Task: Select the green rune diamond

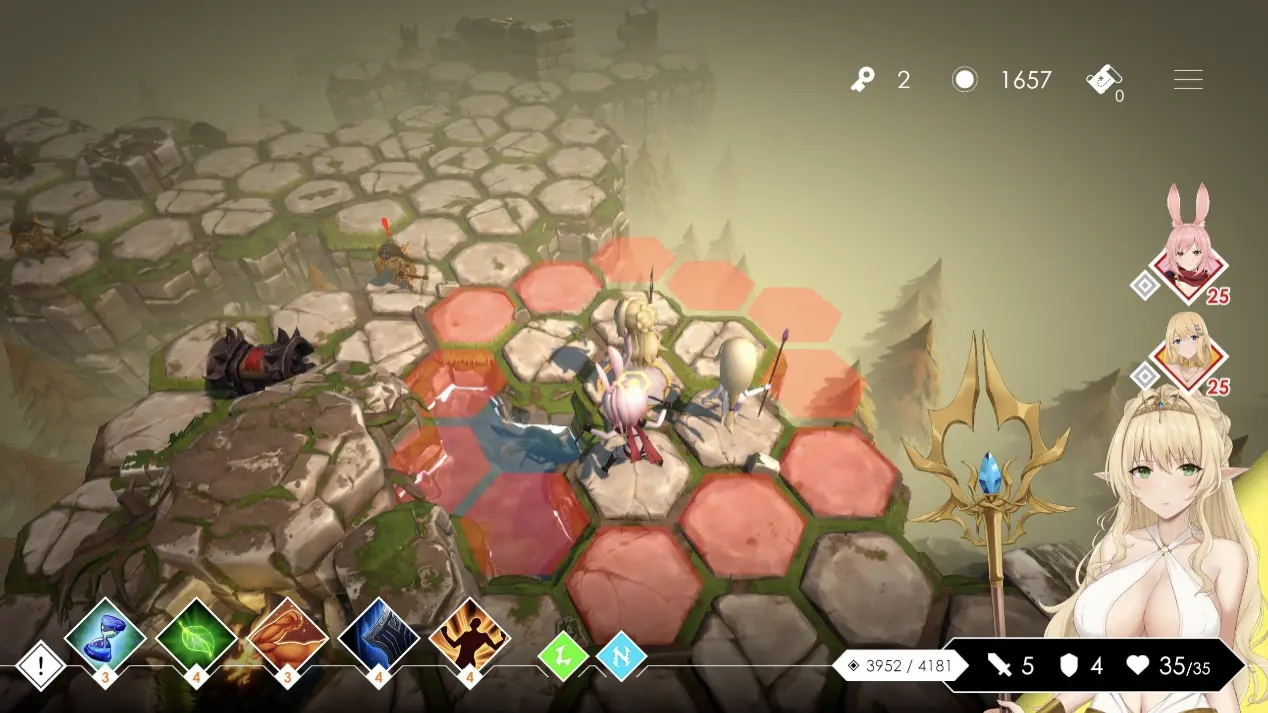Action: click(563, 658)
